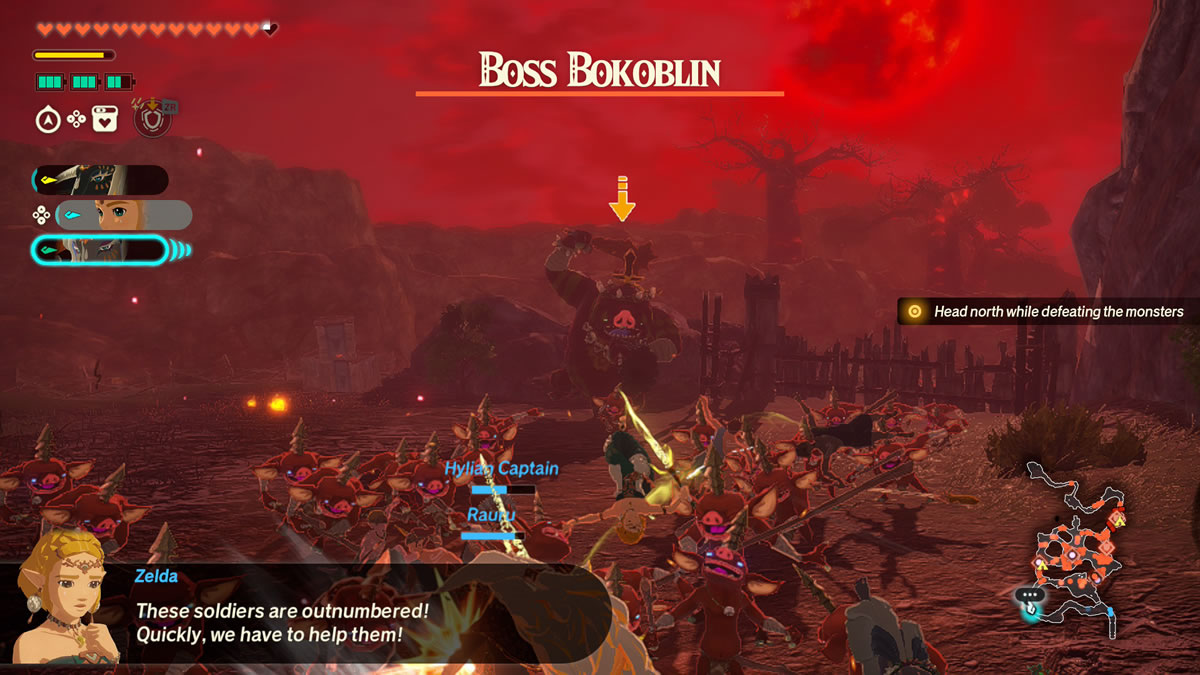This screenshot has height=675, width=1200.
Task: Use the heart container healing item icon
Action: click(x=105, y=121)
